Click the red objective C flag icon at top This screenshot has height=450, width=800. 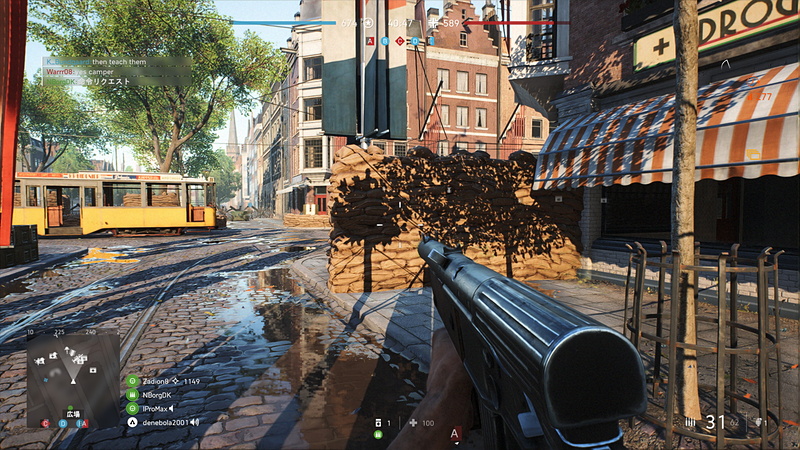point(400,41)
